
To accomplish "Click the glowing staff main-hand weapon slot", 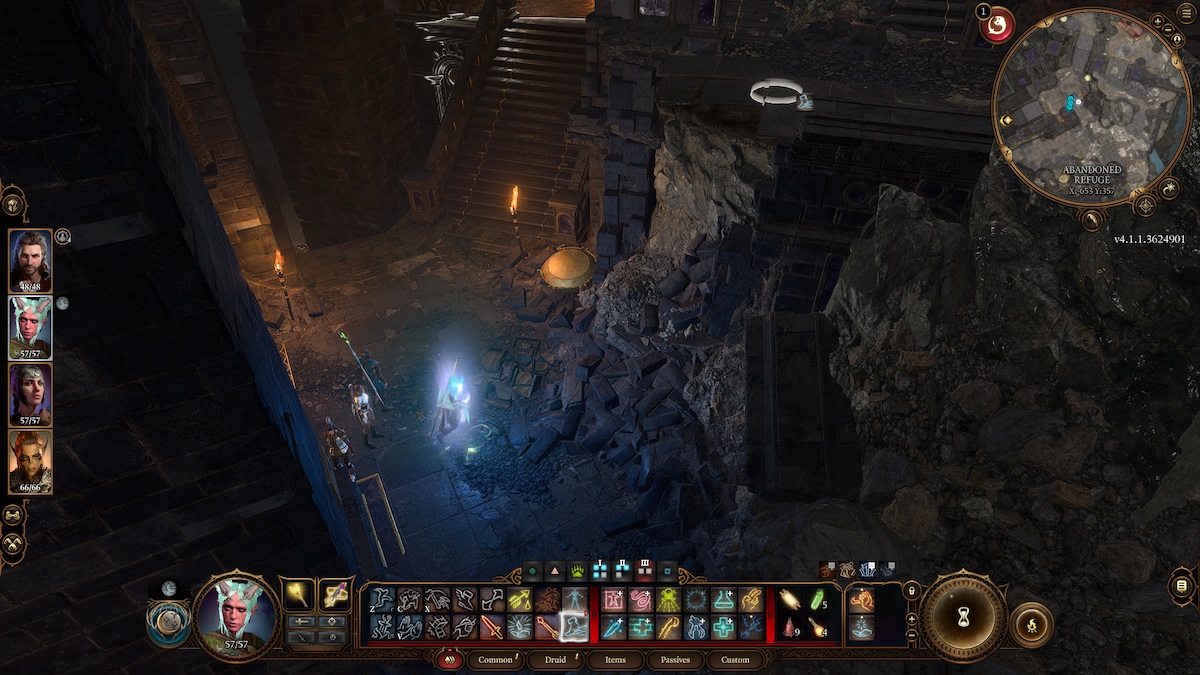I will click(x=297, y=594).
